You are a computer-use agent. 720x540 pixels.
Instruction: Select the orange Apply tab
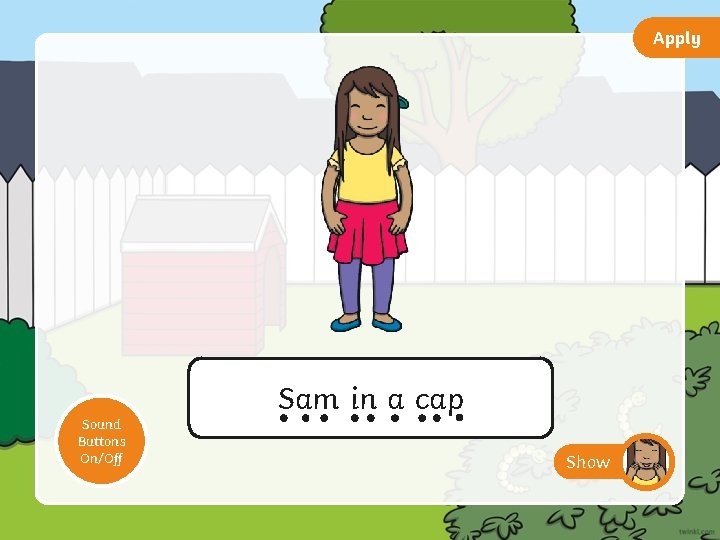[677, 39]
